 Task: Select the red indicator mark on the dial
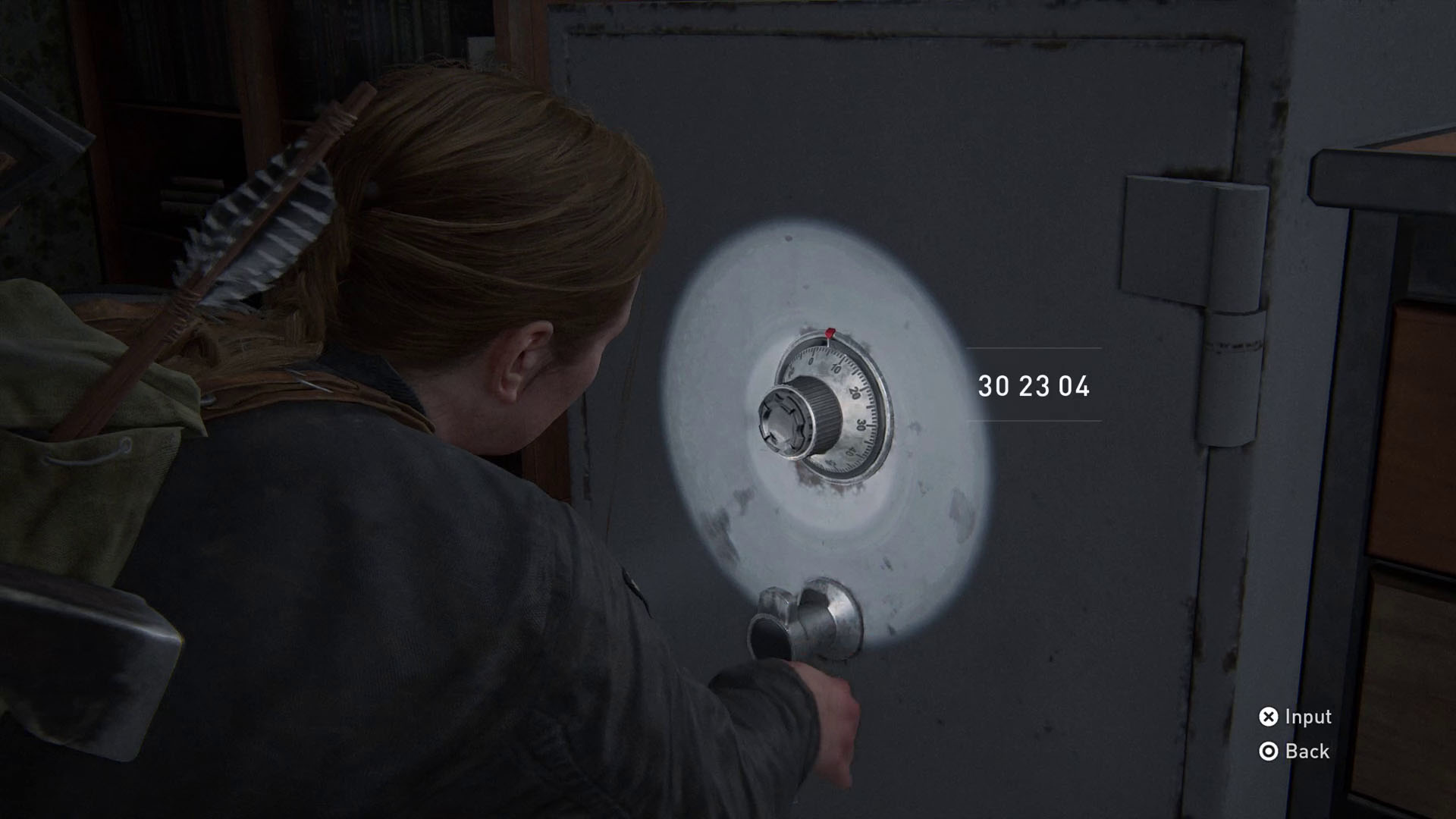point(830,333)
